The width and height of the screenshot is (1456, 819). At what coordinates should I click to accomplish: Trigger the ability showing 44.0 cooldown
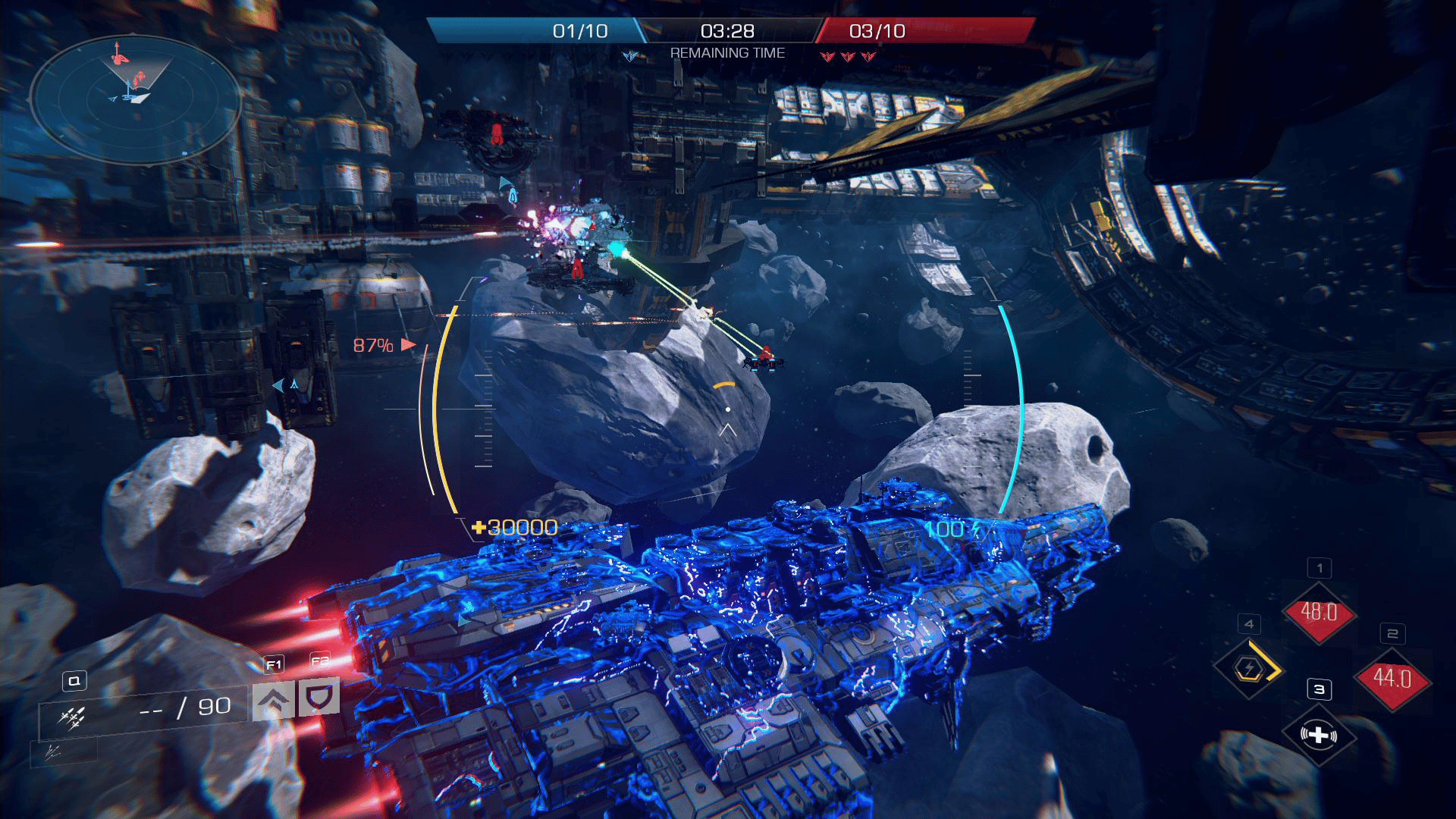(x=1392, y=678)
